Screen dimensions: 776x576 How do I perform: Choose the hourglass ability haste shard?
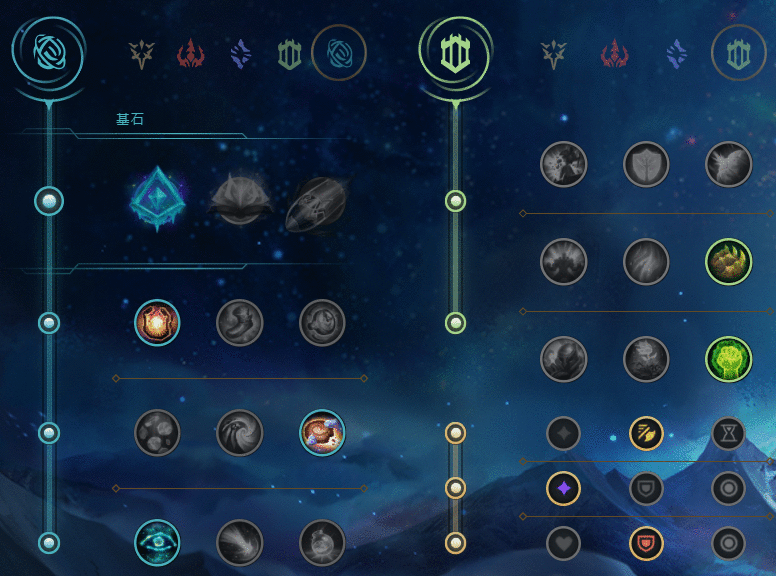[728, 433]
